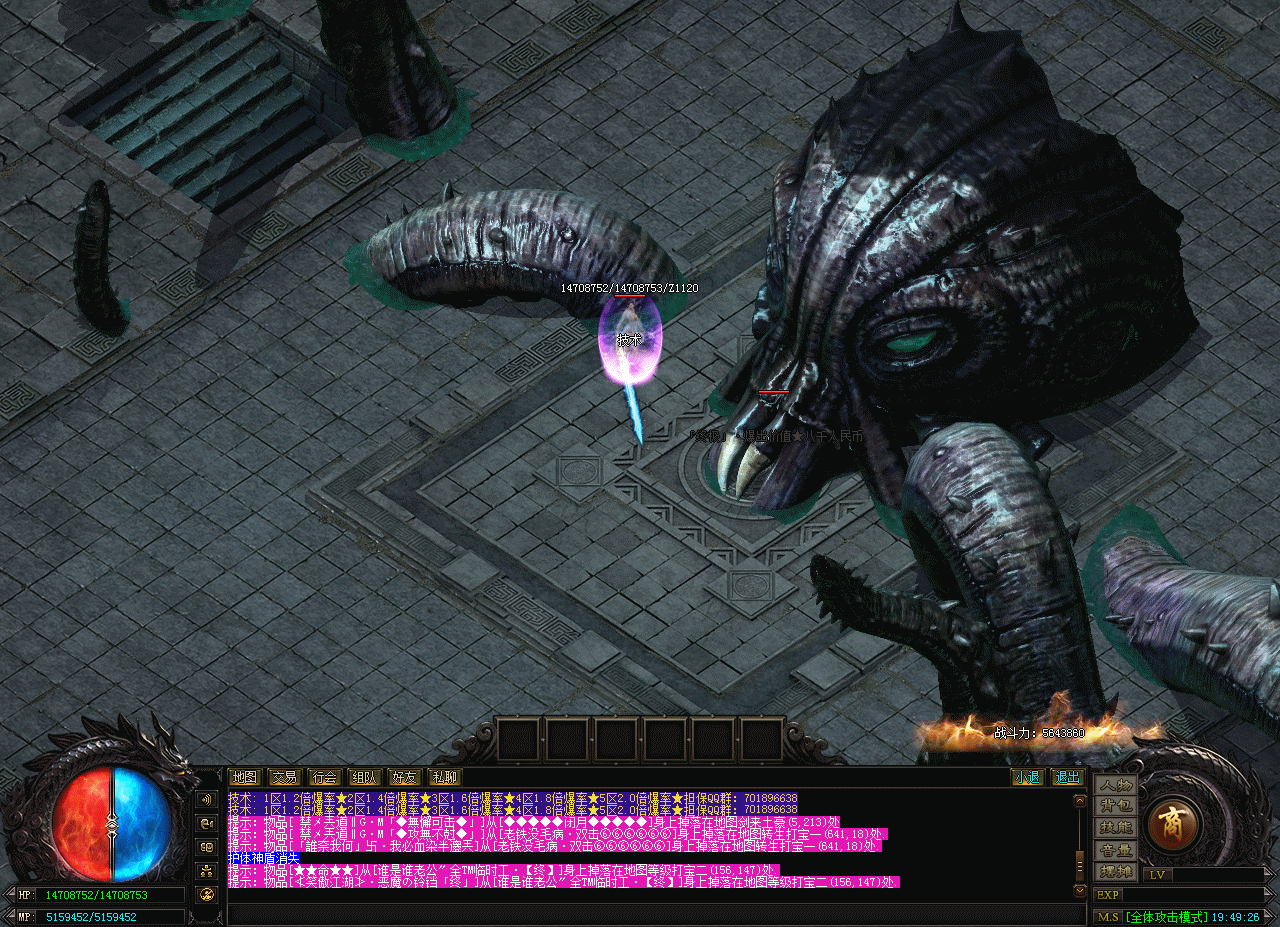Show the 技能 skills panel
This screenshot has width=1280, height=927.
pos(1116,828)
